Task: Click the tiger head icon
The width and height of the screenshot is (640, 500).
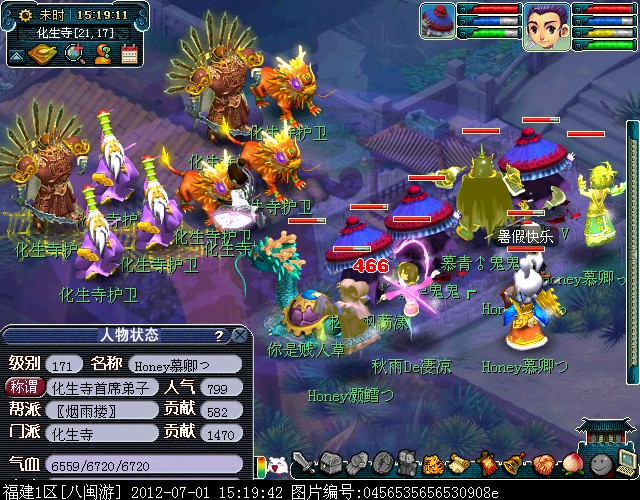Action: pyautogui.click(x=434, y=464)
